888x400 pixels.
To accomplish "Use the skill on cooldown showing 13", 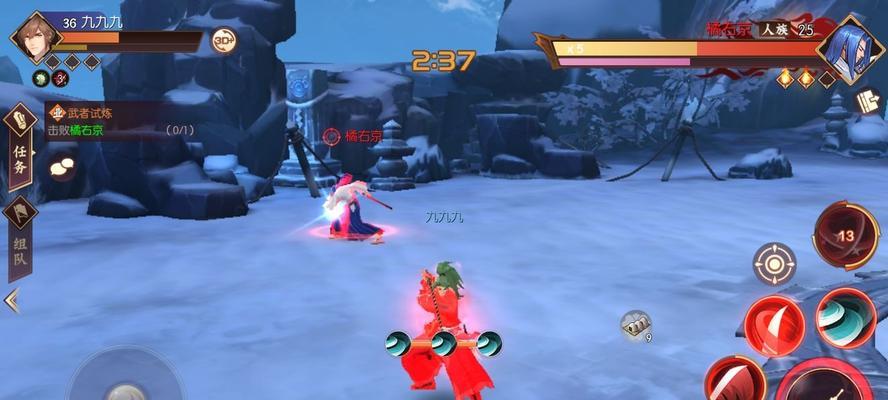I will 844,235.
